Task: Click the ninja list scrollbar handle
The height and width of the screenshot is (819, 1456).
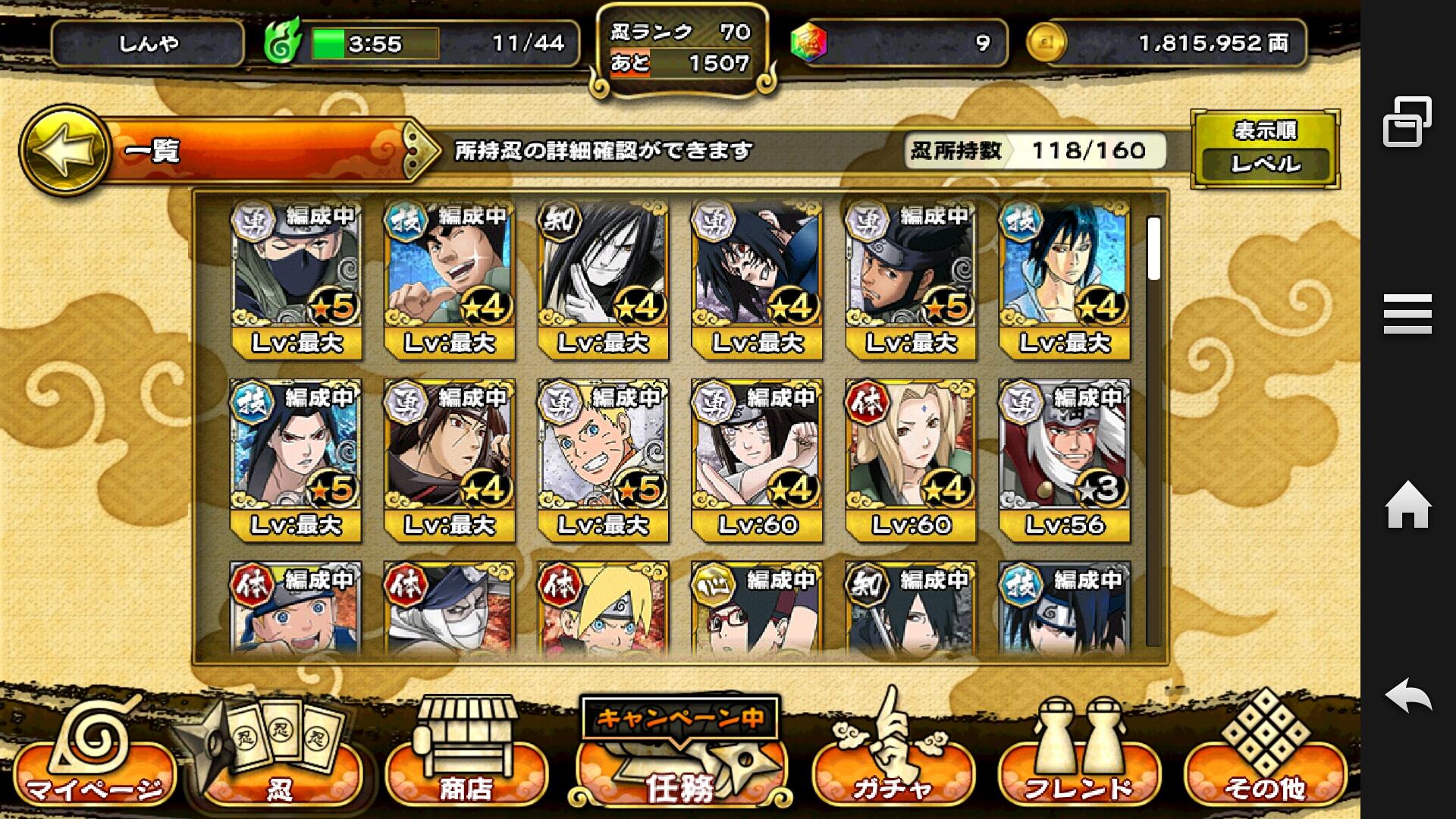Action: 1153,249
